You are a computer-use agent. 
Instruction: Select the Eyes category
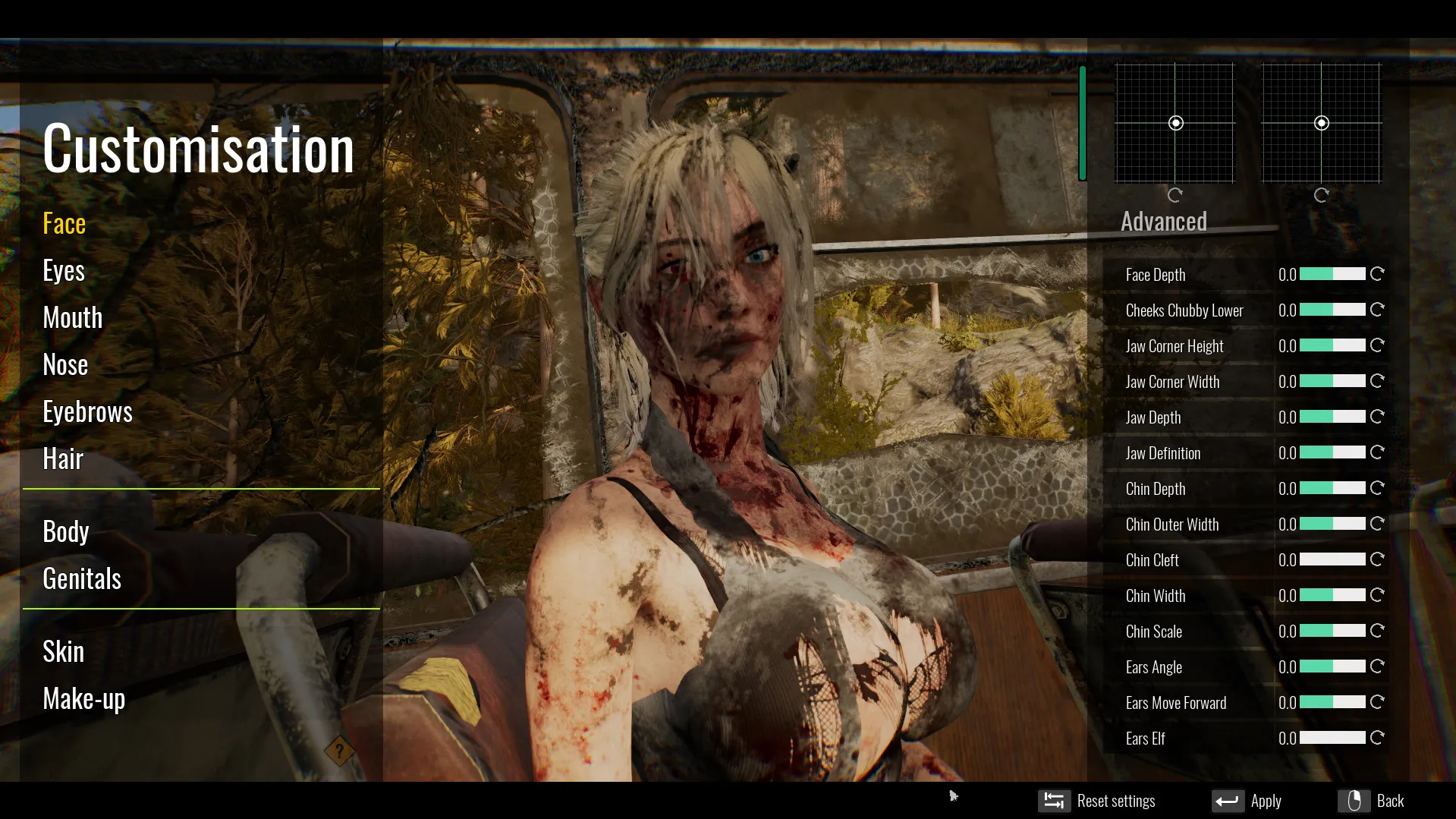[64, 271]
